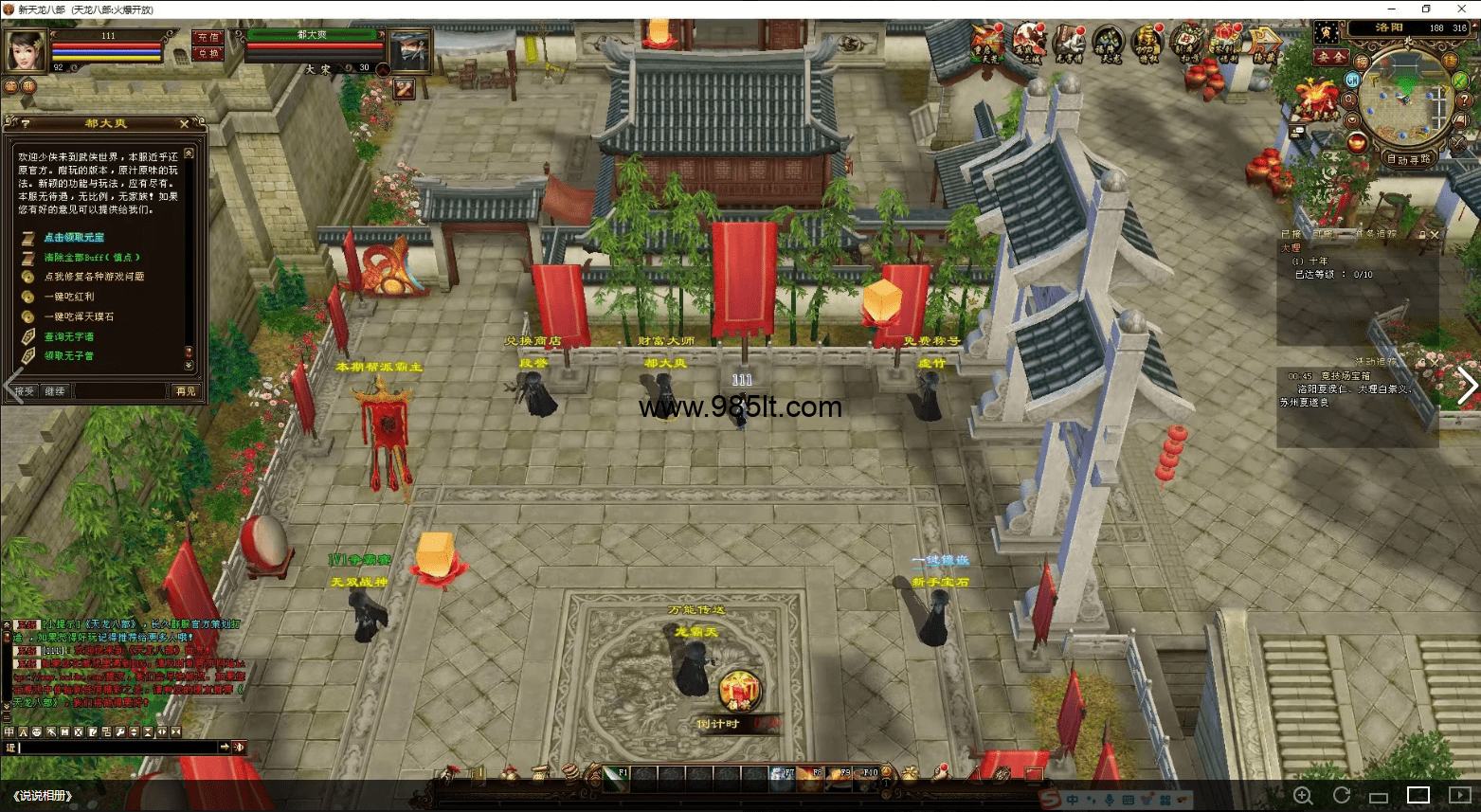Pick the 查询无字谱 dialogue option
Viewport: 1481px width, 812px height.
click(69, 337)
